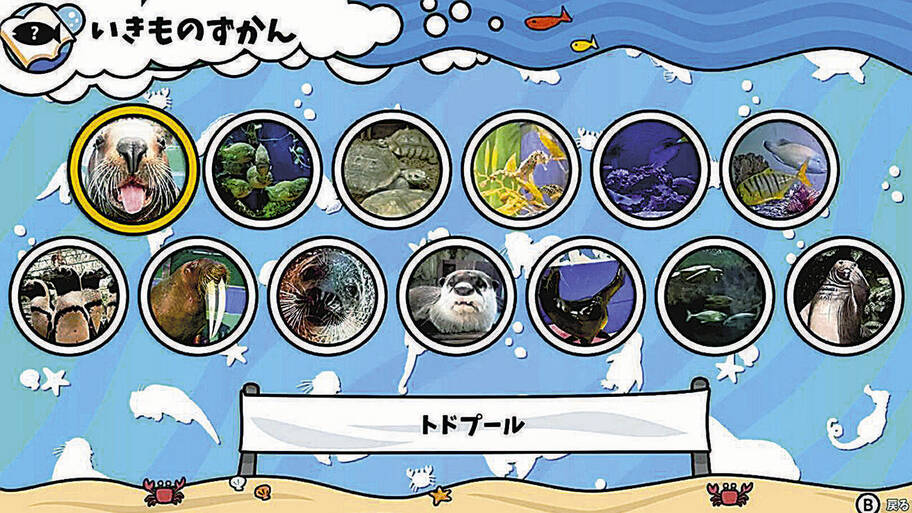This screenshot has width=912, height=513.
Task: Choose the green fish school thumbnail
Action: pos(262,168)
